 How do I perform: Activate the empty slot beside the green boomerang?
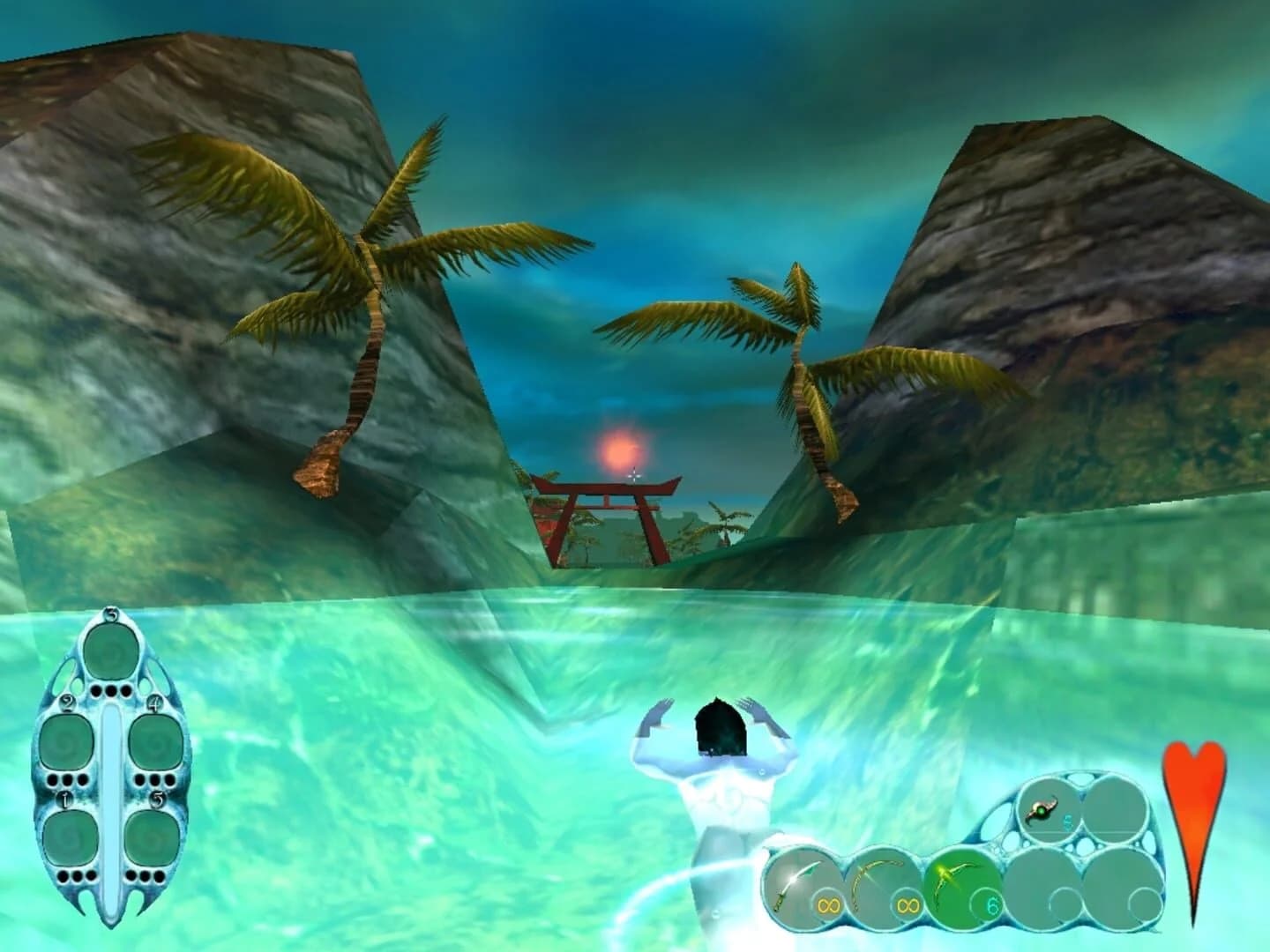(x=1044, y=888)
